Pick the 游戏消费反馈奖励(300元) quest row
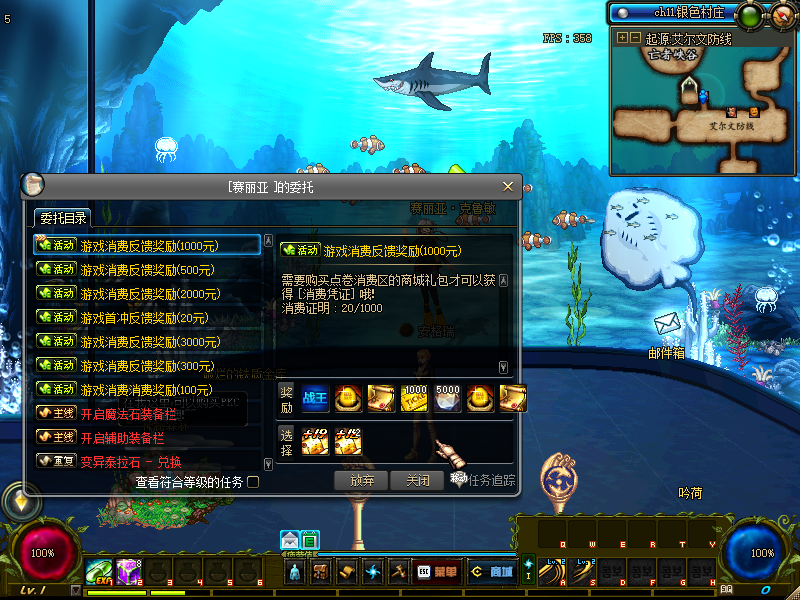800x600 pixels. coord(147,366)
